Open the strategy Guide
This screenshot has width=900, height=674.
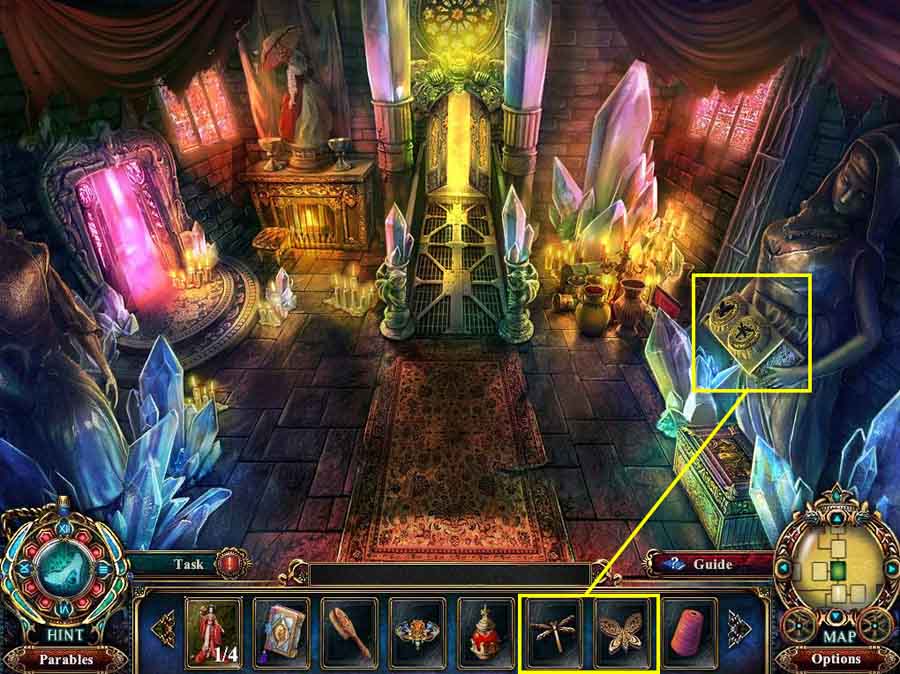[706, 564]
